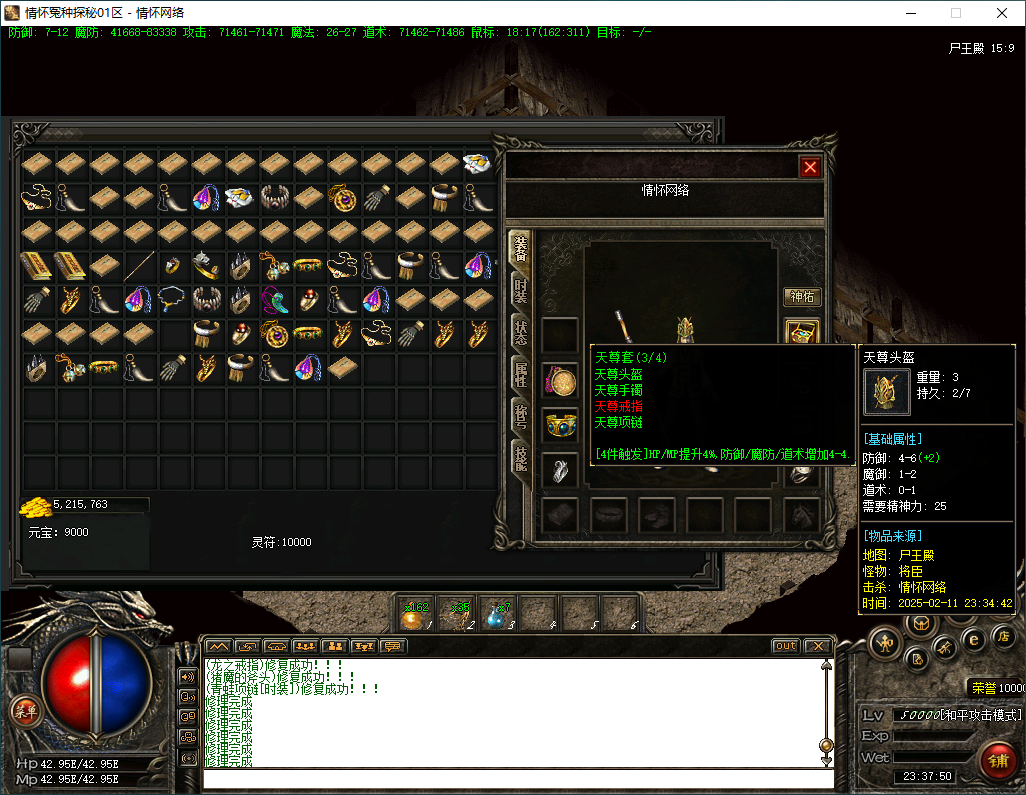Open the 技能 skills tab

[520, 458]
